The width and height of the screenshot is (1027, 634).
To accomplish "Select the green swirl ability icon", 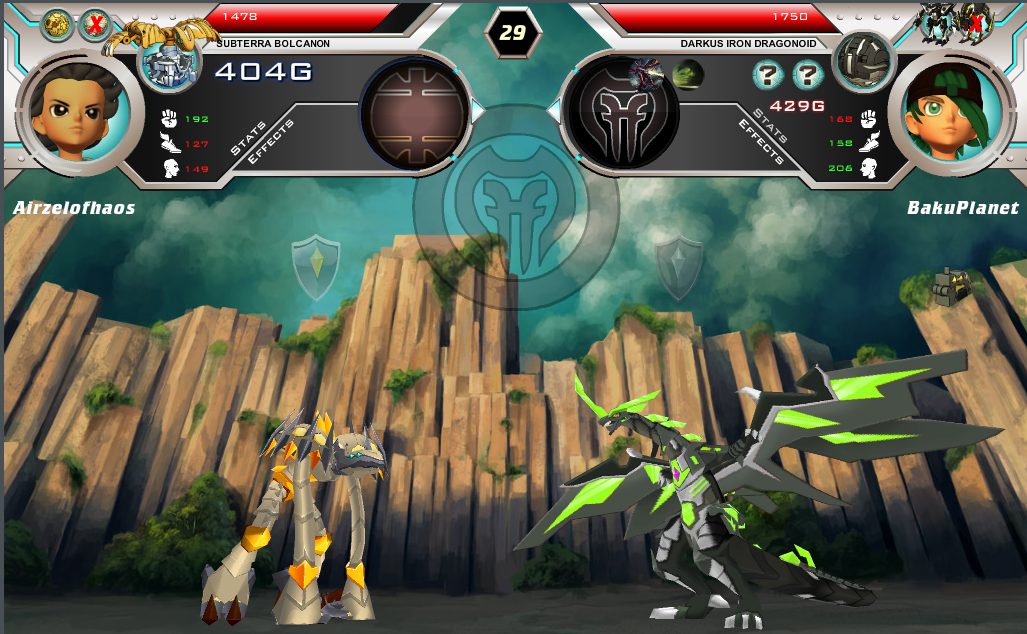I will click(687, 74).
